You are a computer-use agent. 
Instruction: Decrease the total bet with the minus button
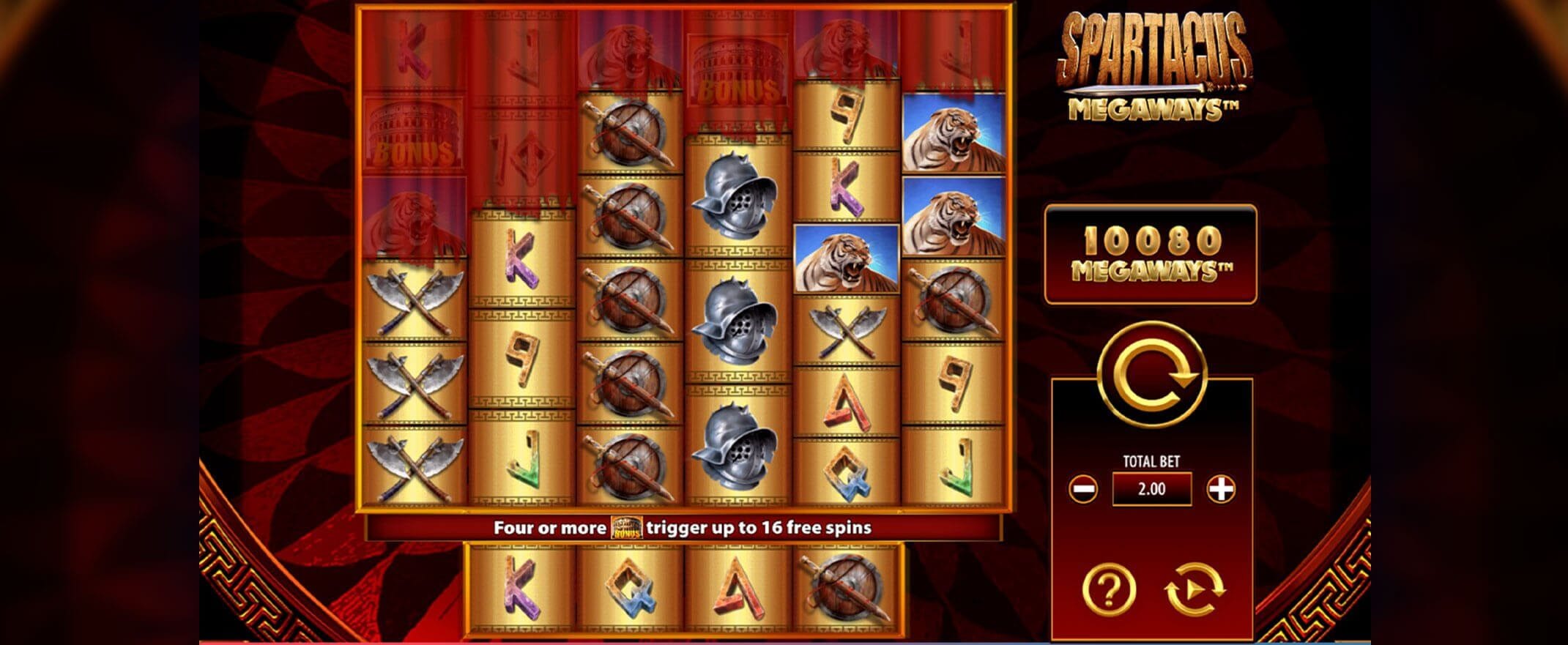[1082, 488]
